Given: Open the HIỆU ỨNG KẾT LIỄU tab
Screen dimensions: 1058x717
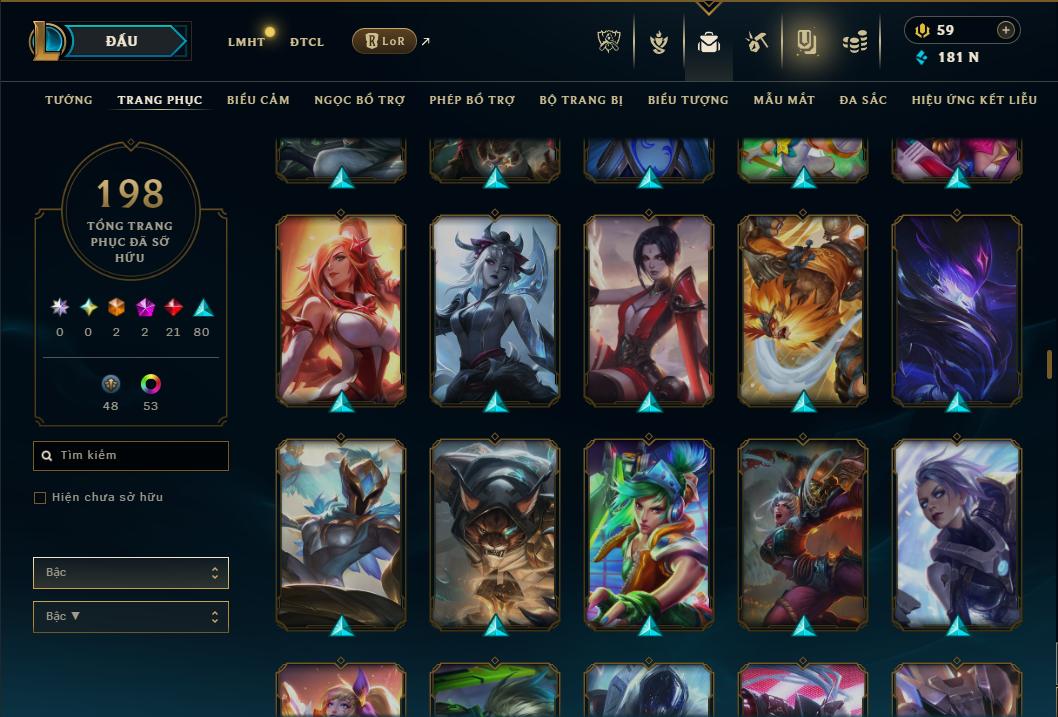Looking at the screenshot, I should pyautogui.click(x=974, y=100).
